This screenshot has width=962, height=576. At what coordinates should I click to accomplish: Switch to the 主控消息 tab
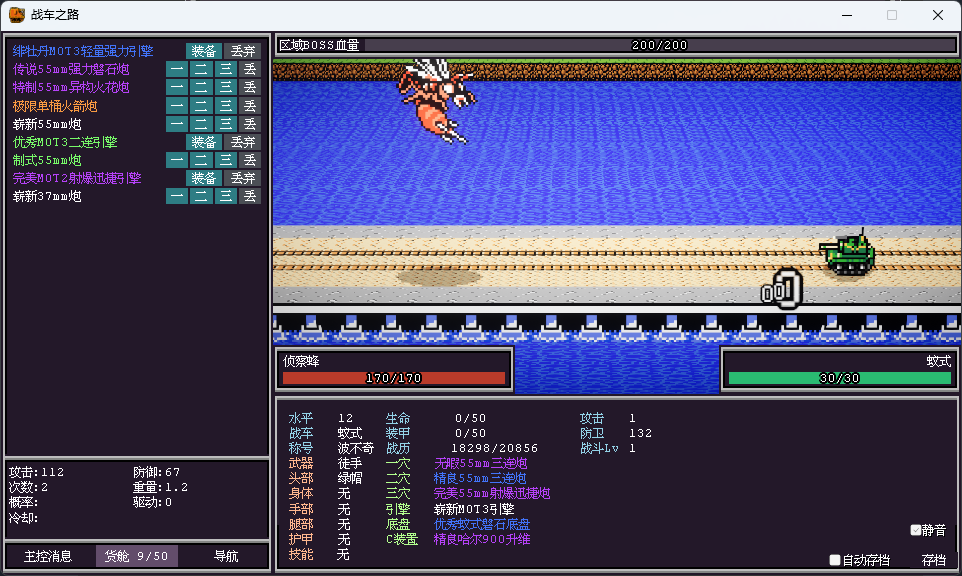(48, 556)
